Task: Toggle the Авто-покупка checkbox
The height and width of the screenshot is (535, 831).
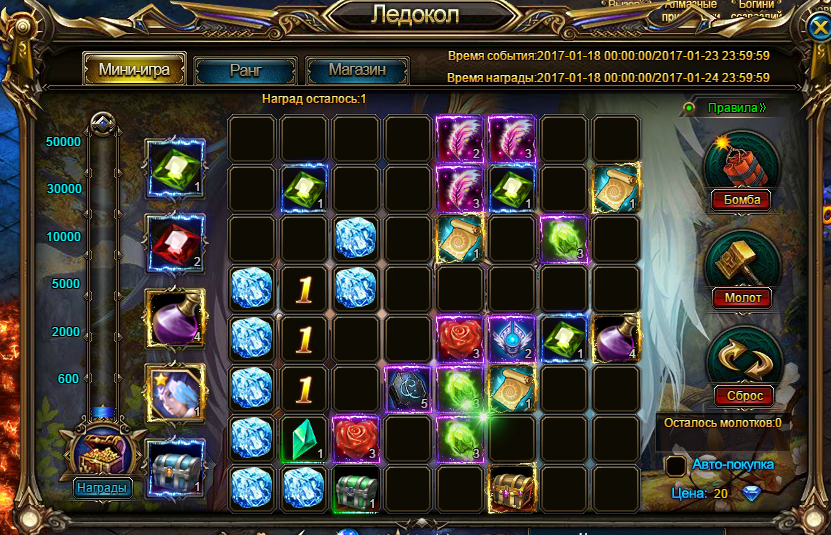Action: pos(676,467)
